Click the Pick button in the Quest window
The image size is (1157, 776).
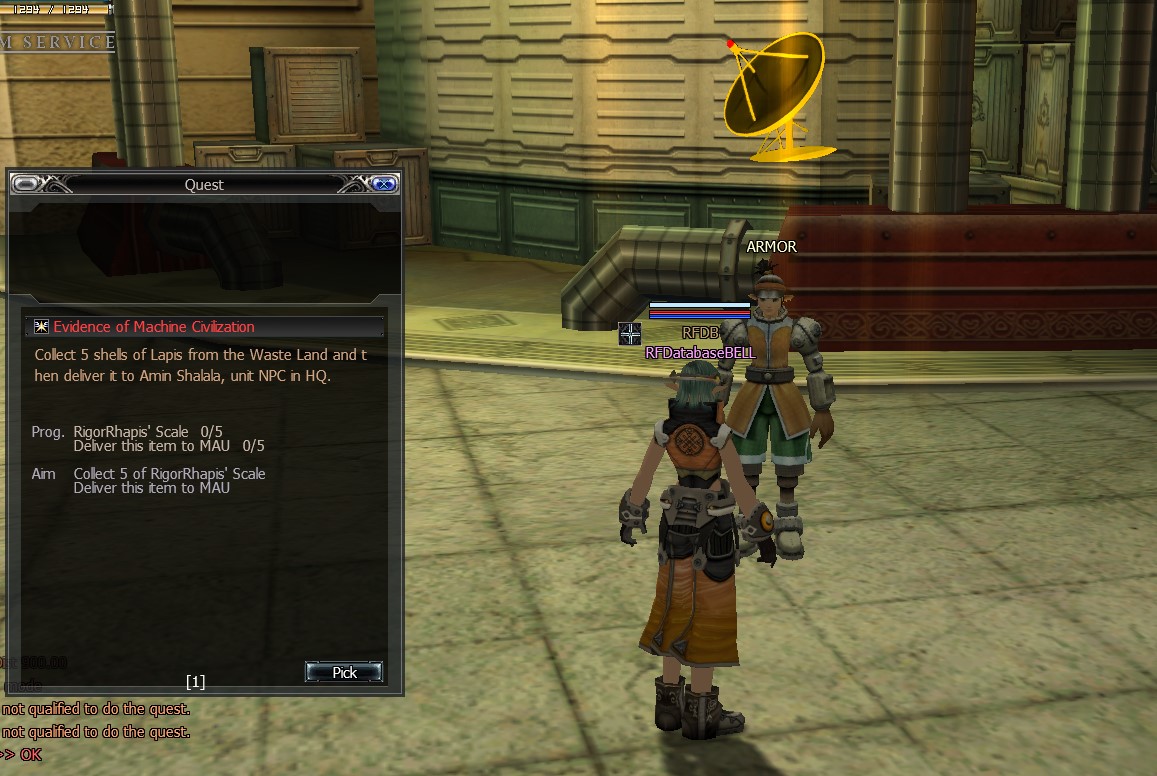pos(344,672)
